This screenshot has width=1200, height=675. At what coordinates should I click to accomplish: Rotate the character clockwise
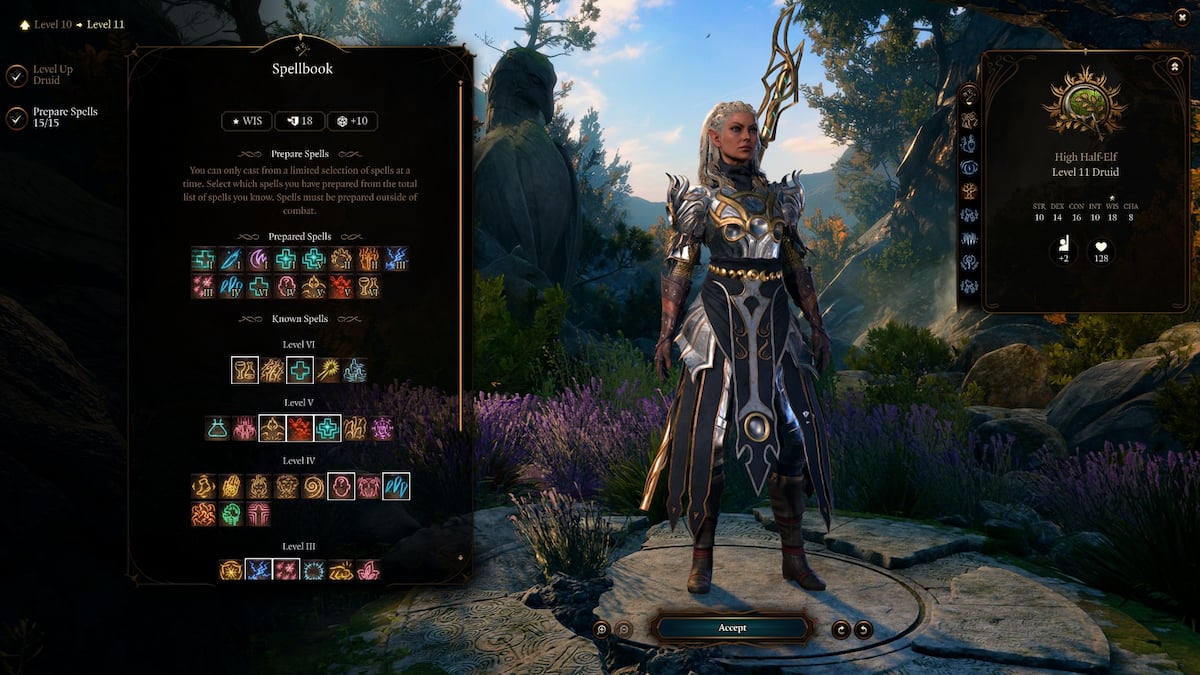click(x=840, y=629)
